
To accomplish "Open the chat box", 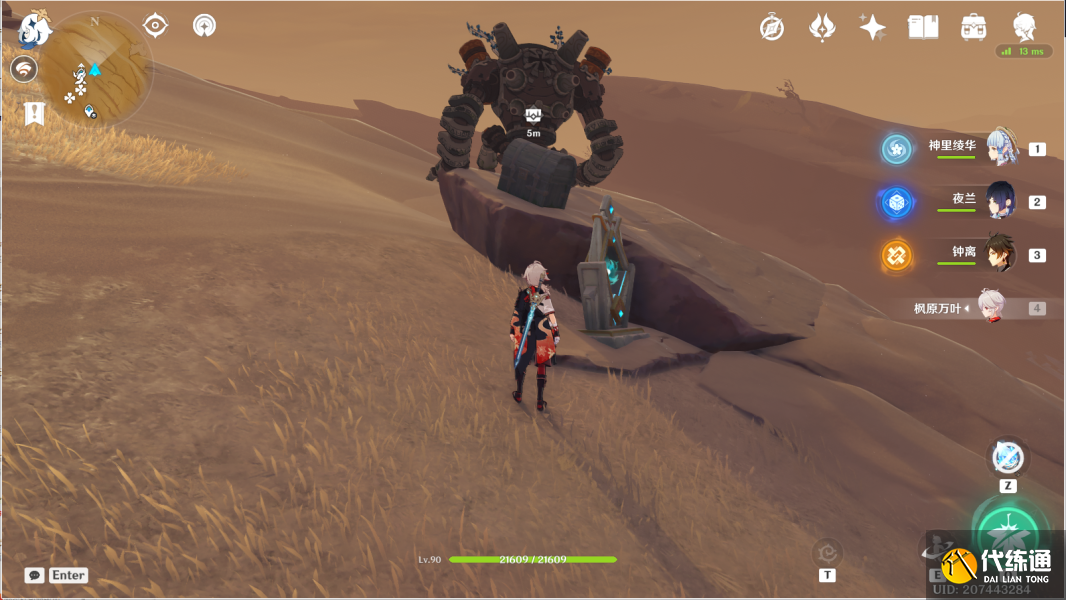I will pos(35,575).
